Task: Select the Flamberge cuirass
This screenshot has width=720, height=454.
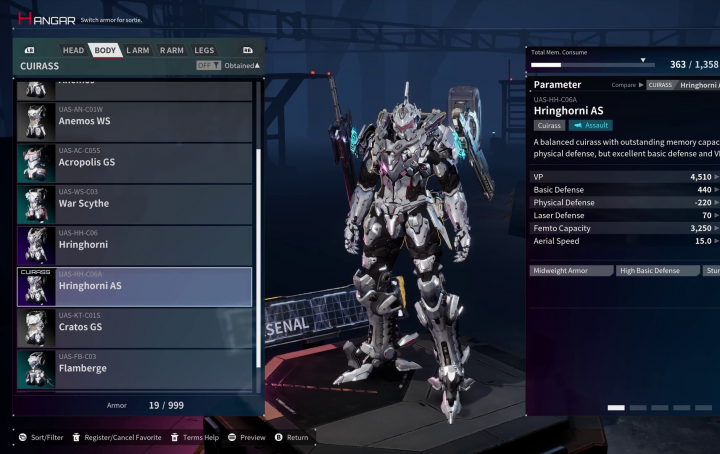Action: pyautogui.click(x=134, y=368)
